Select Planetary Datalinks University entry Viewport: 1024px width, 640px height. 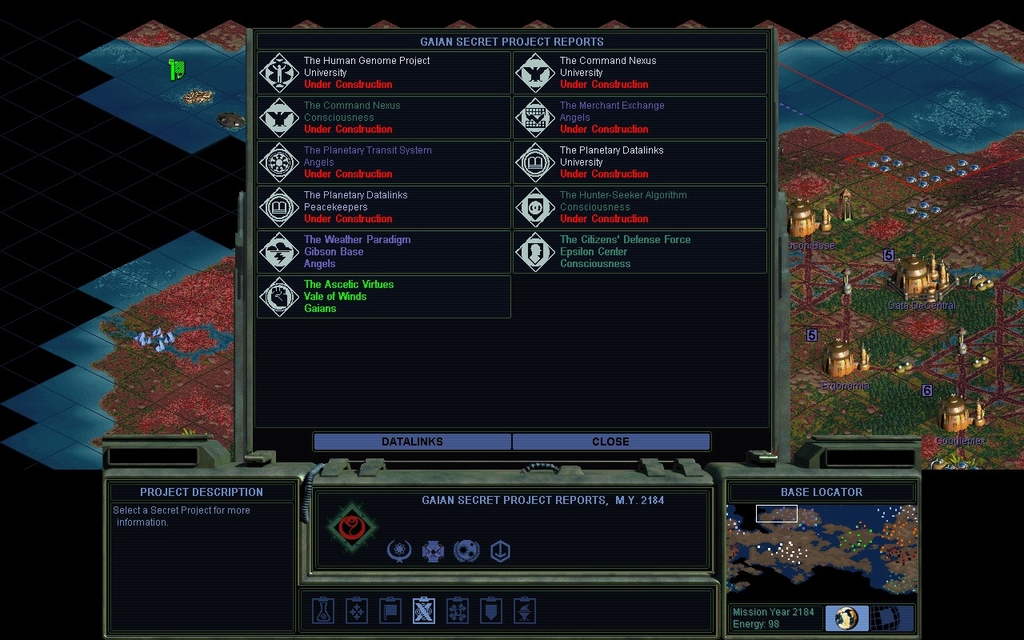pyautogui.click(x=640, y=162)
